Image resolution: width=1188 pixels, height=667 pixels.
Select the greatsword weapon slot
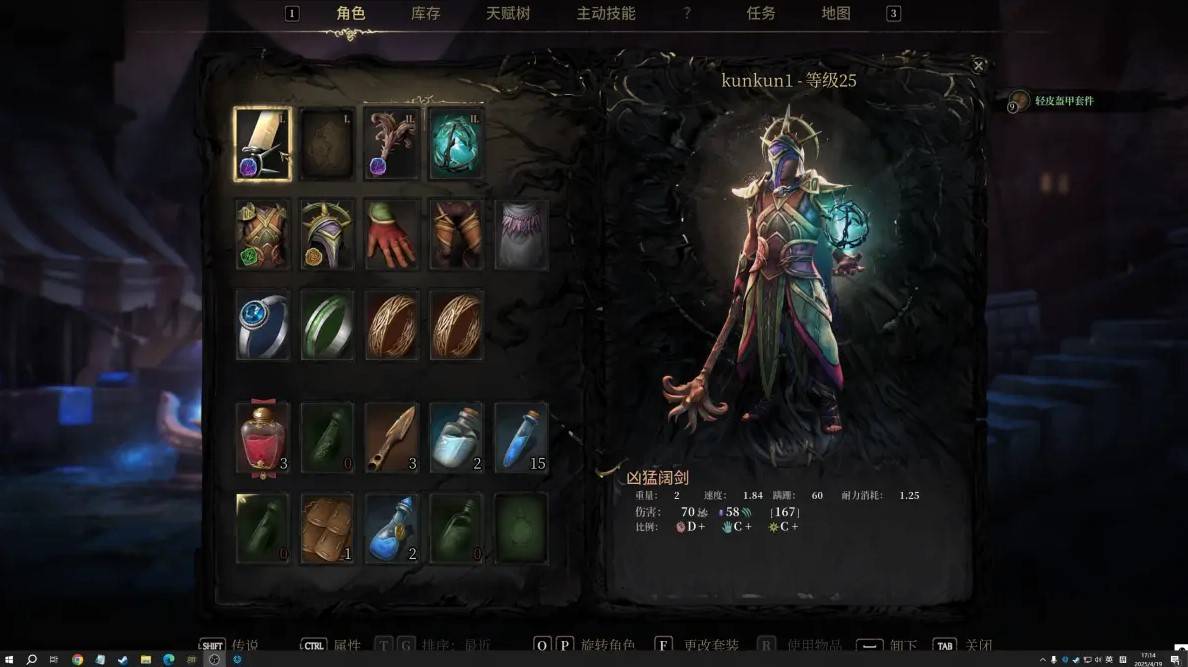click(263, 145)
